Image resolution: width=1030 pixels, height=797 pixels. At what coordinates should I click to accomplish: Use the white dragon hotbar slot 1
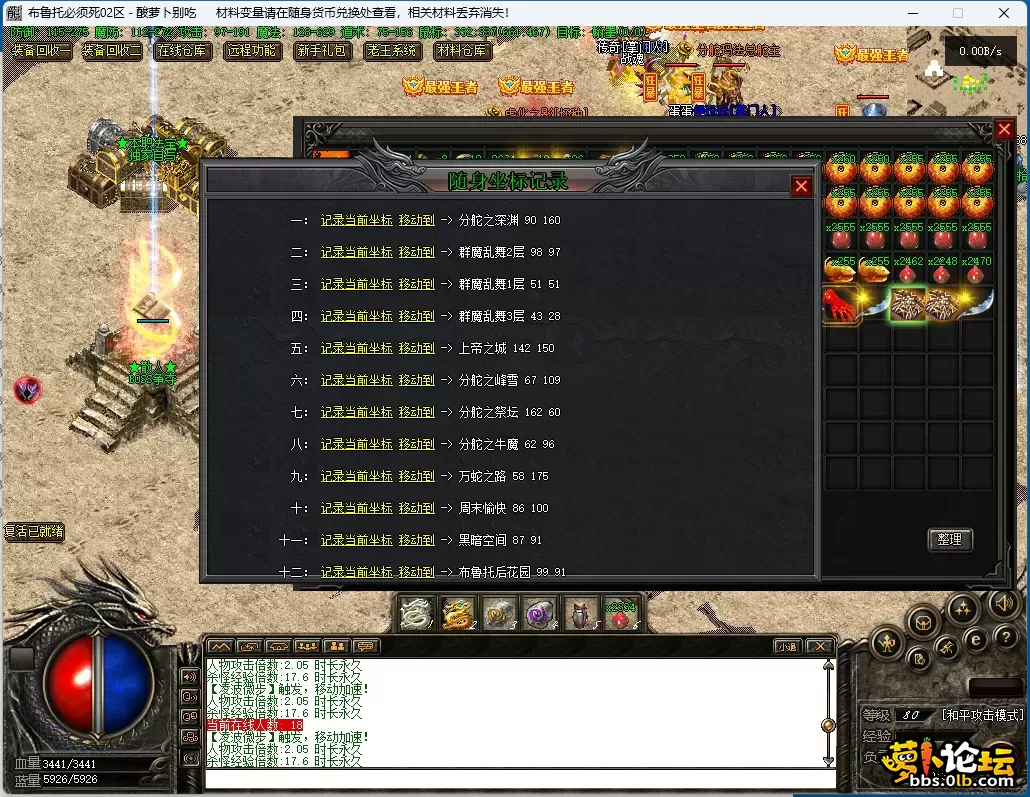point(416,614)
